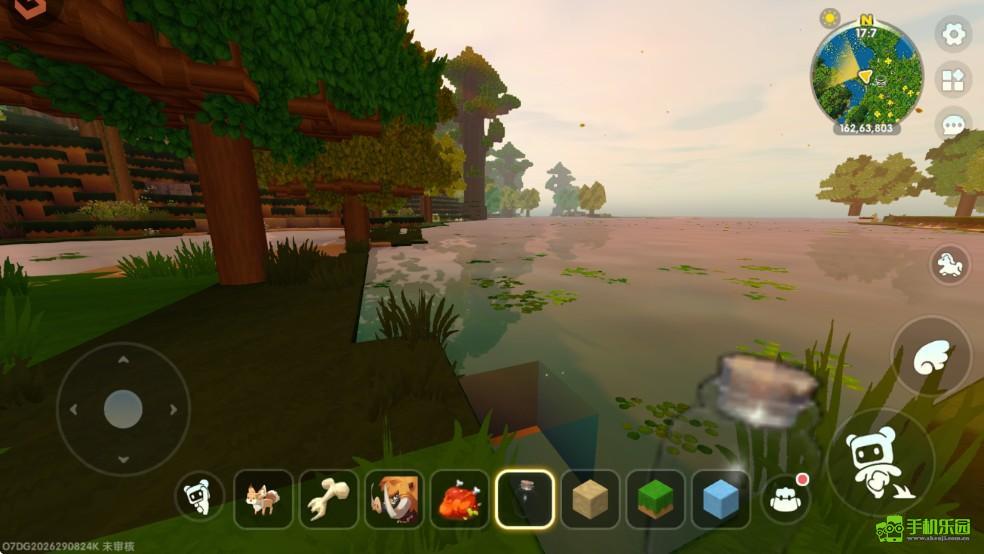Screen dimensions: 984x554
Task: Open the gear settings menu
Action: point(953,33)
